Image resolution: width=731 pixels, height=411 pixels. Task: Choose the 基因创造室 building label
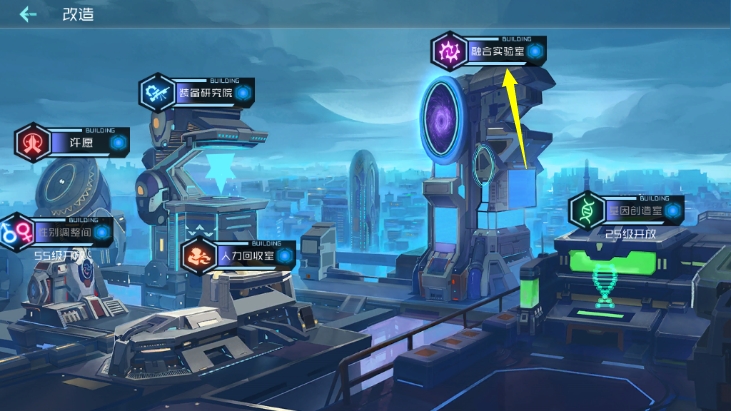tap(632, 211)
